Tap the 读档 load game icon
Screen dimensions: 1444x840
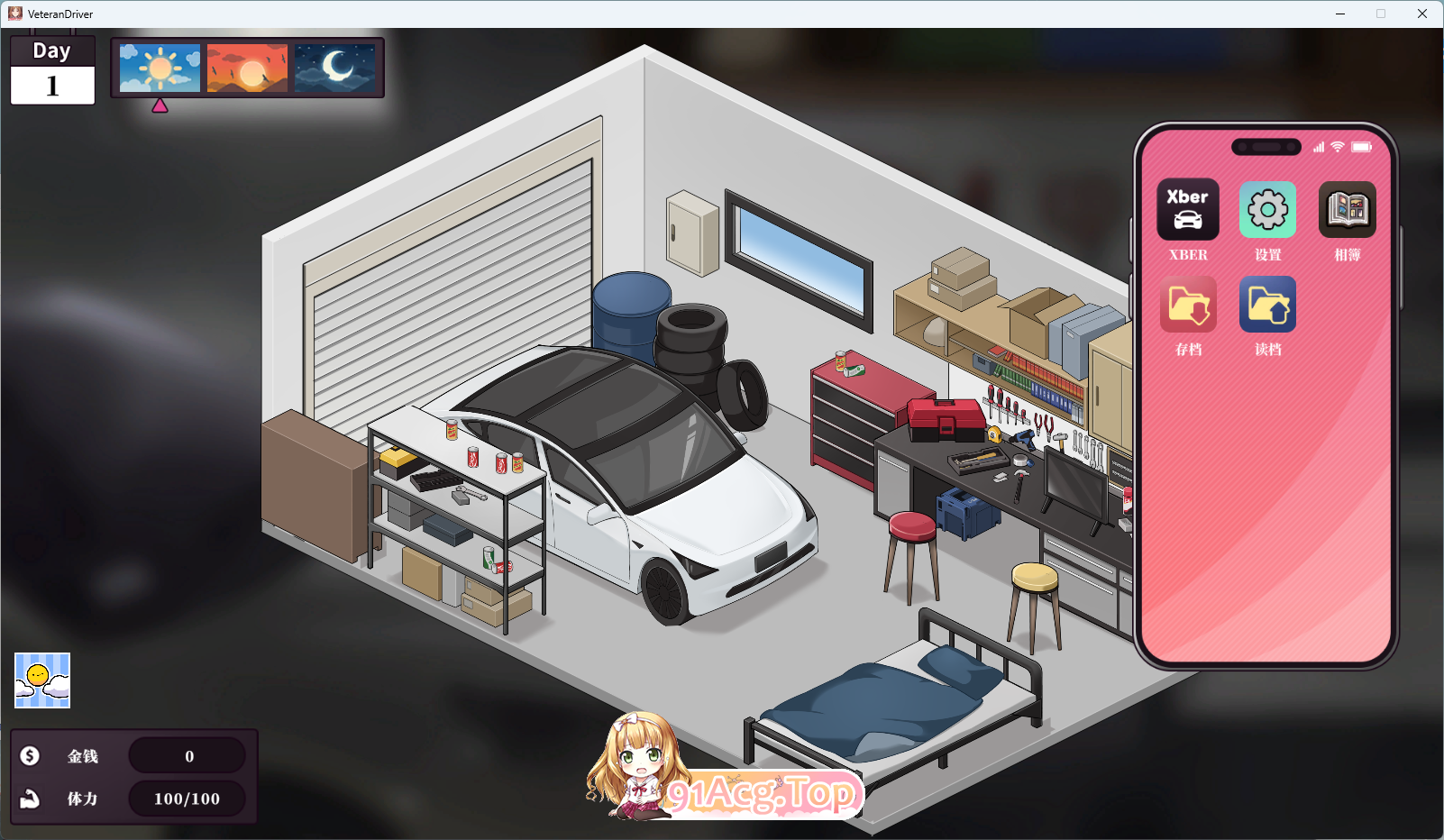(1267, 304)
